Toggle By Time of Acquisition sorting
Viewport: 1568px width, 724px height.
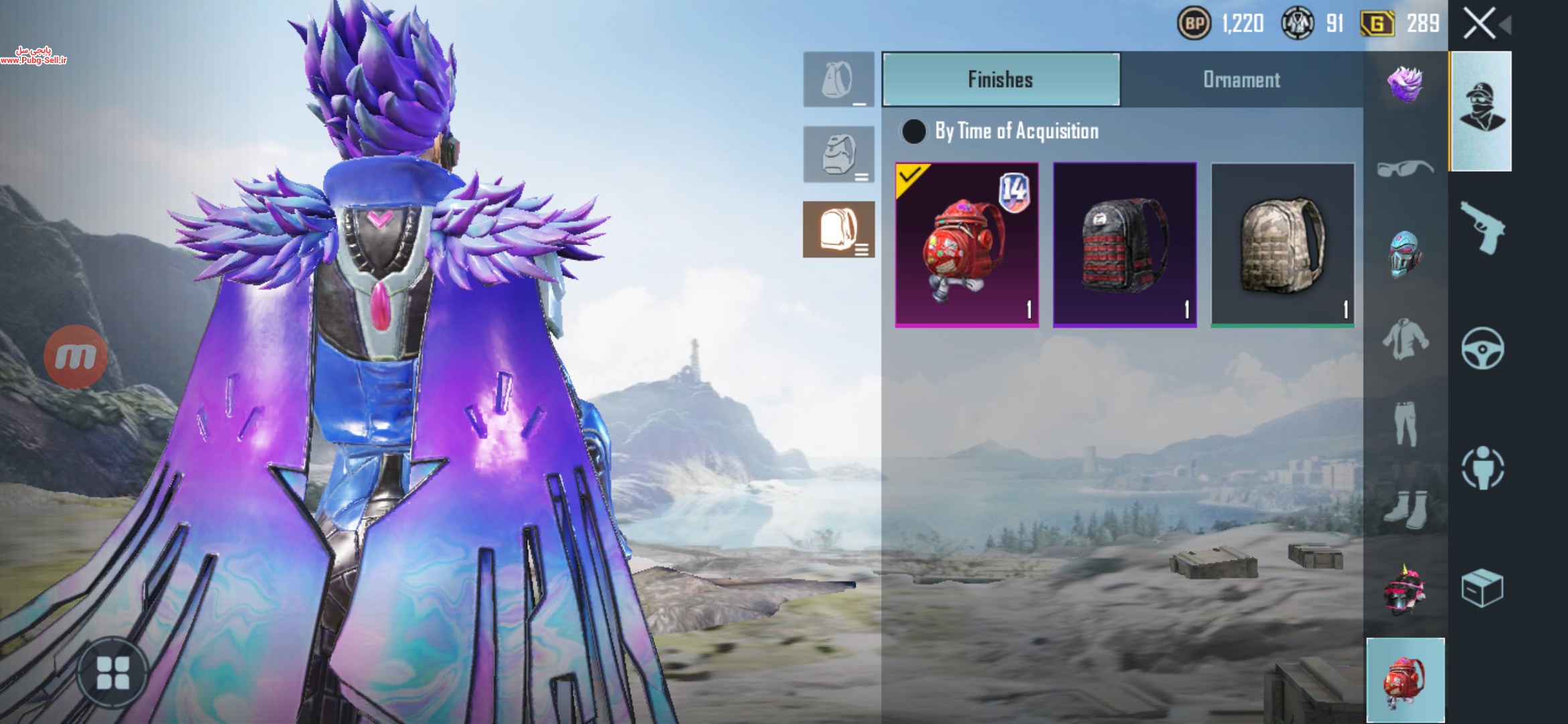(x=914, y=131)
